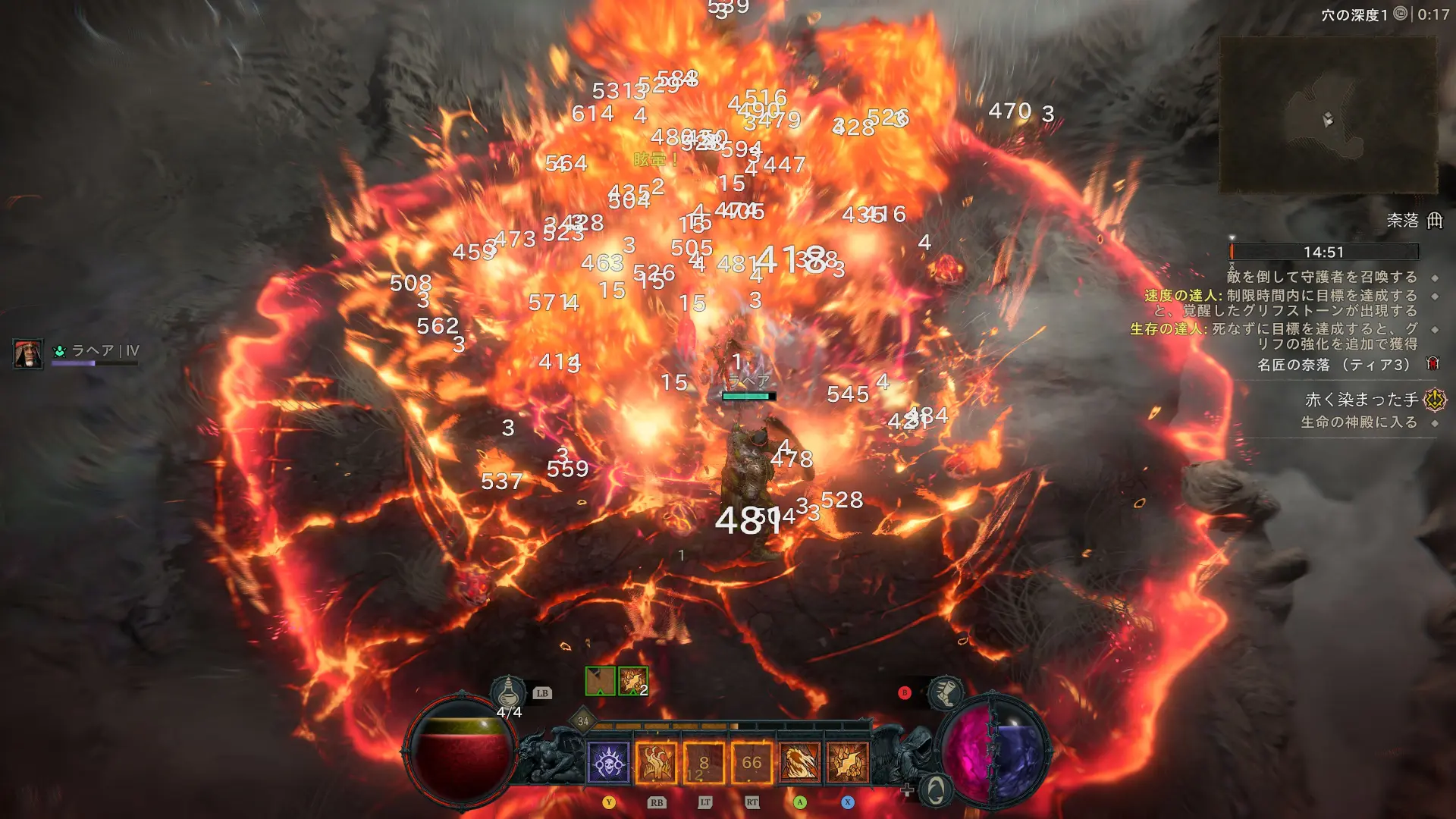Trigger the skill on 8-second cooldown
The height and width of the screenshot is (819, 1456).
704,763
